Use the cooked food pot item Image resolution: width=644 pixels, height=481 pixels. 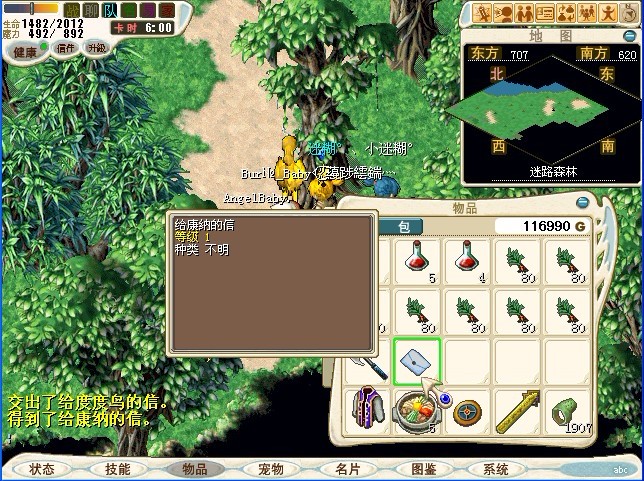coord(415,412)
